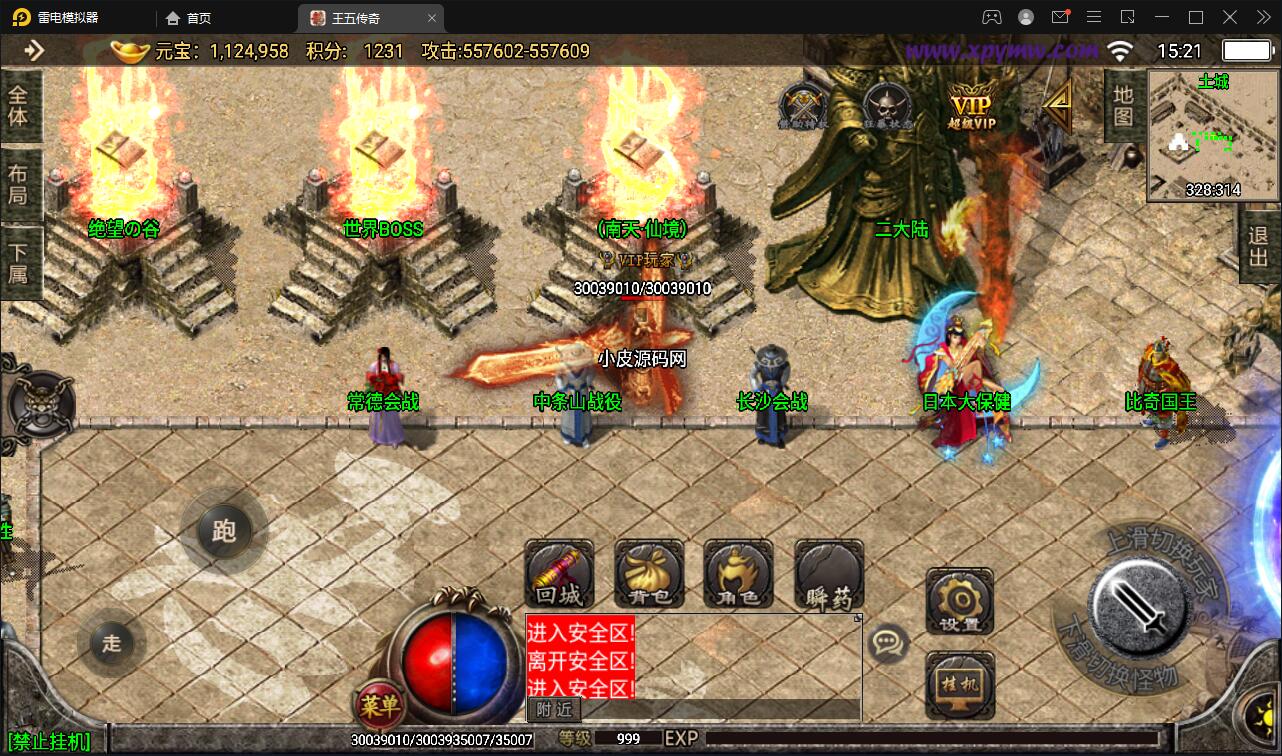
Task: Open the 超级VIP panel
Action: point(971,105)
